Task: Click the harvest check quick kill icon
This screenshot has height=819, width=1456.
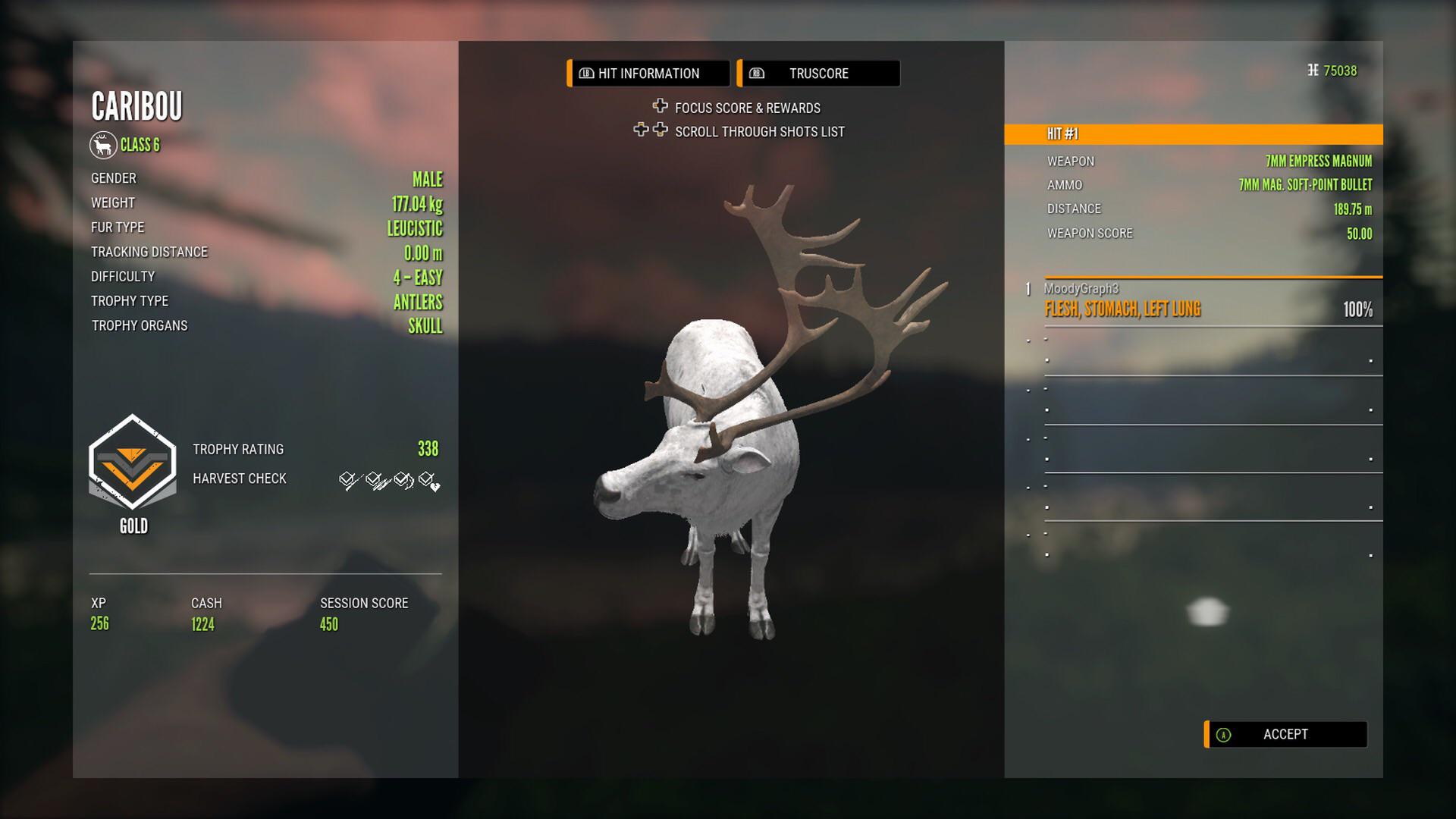Action: click(x=401, y=479)
